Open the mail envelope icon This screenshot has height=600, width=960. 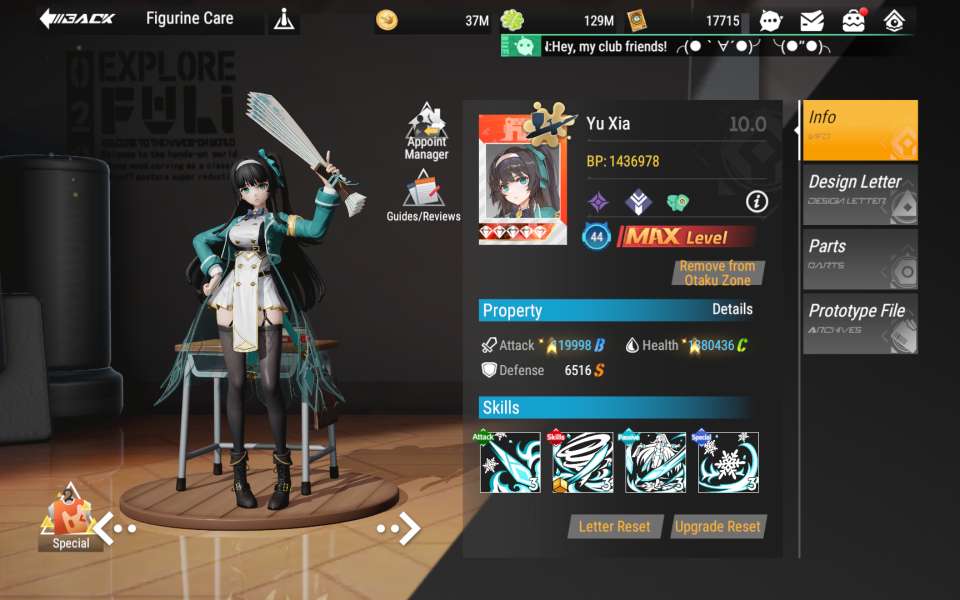click(x=812, y=20)
